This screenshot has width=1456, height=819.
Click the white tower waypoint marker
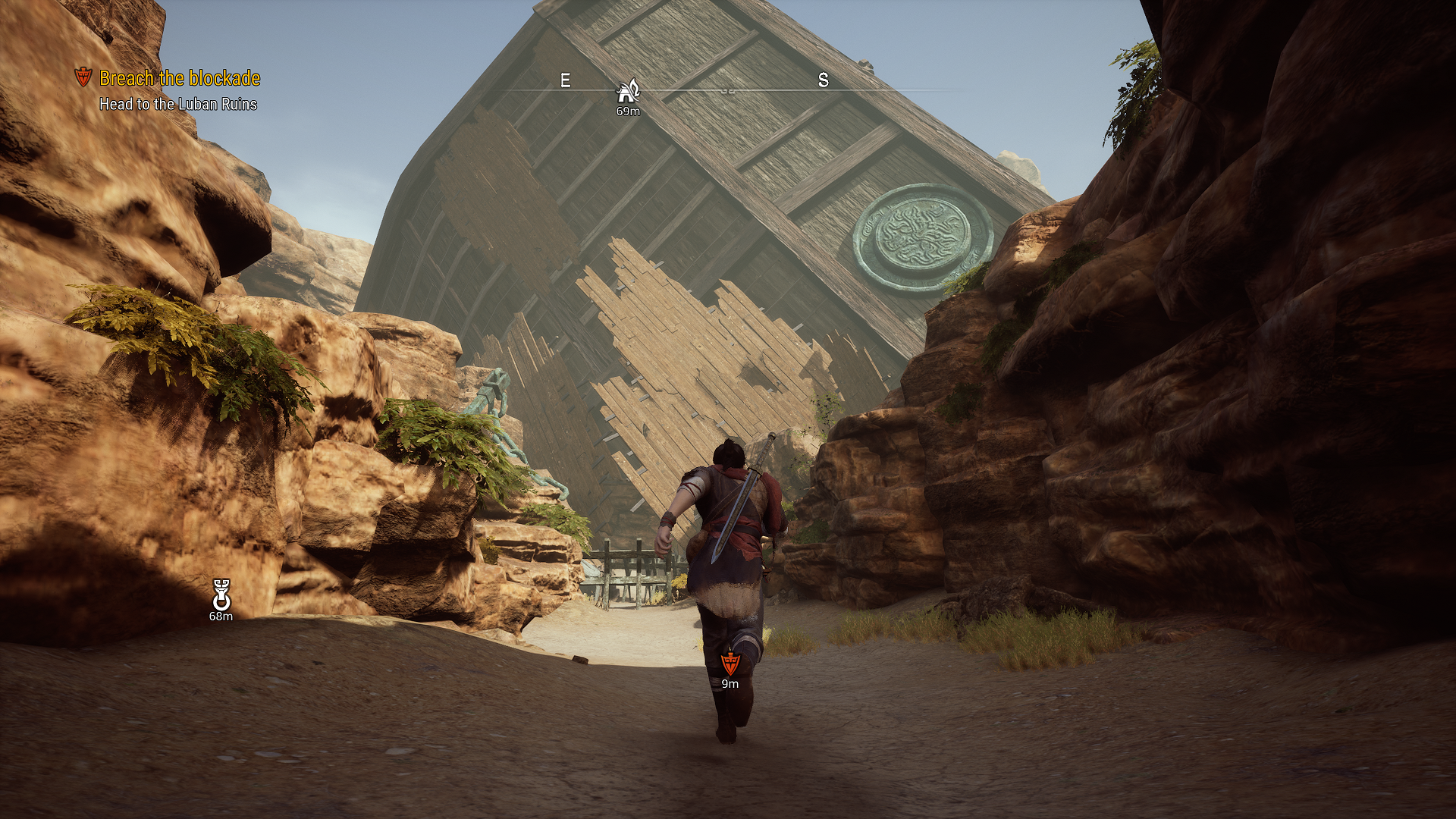pyautogui.click(x=221, y=595)
